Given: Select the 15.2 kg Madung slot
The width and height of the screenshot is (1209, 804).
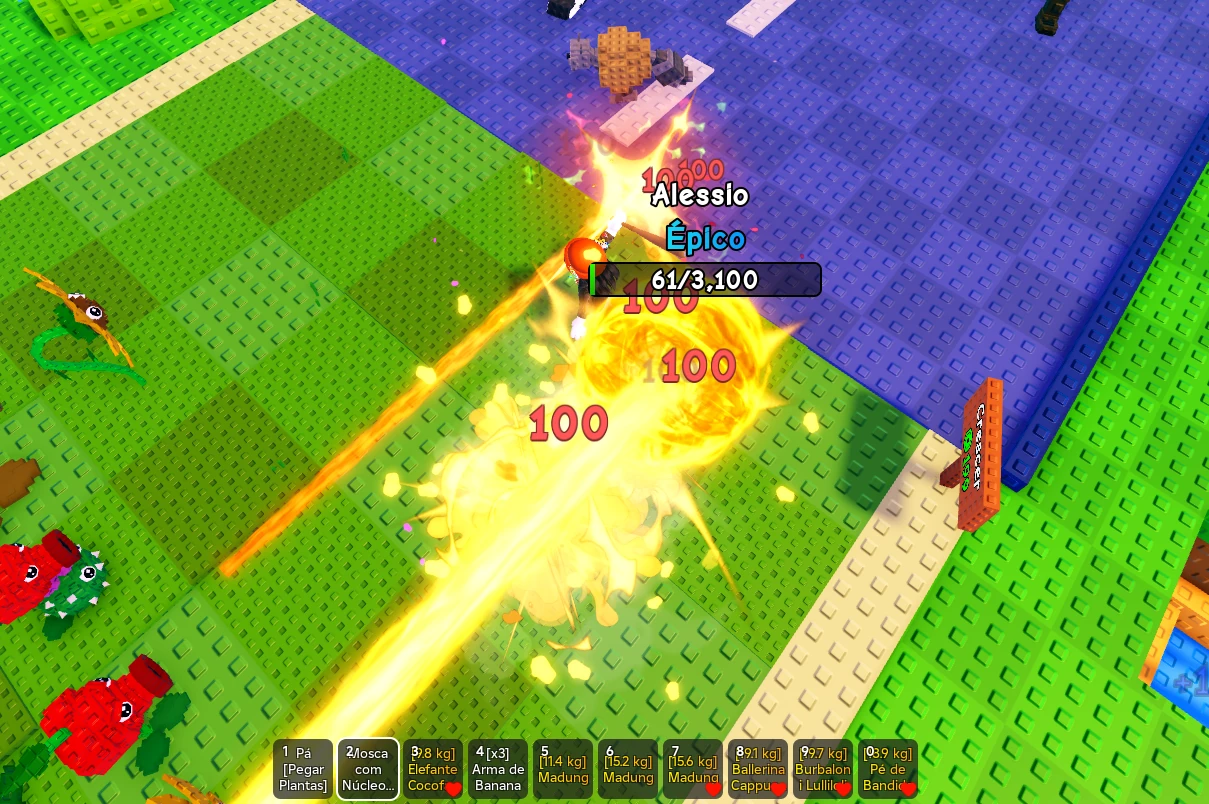Looking at the screenshot, I should pos(628,769).
